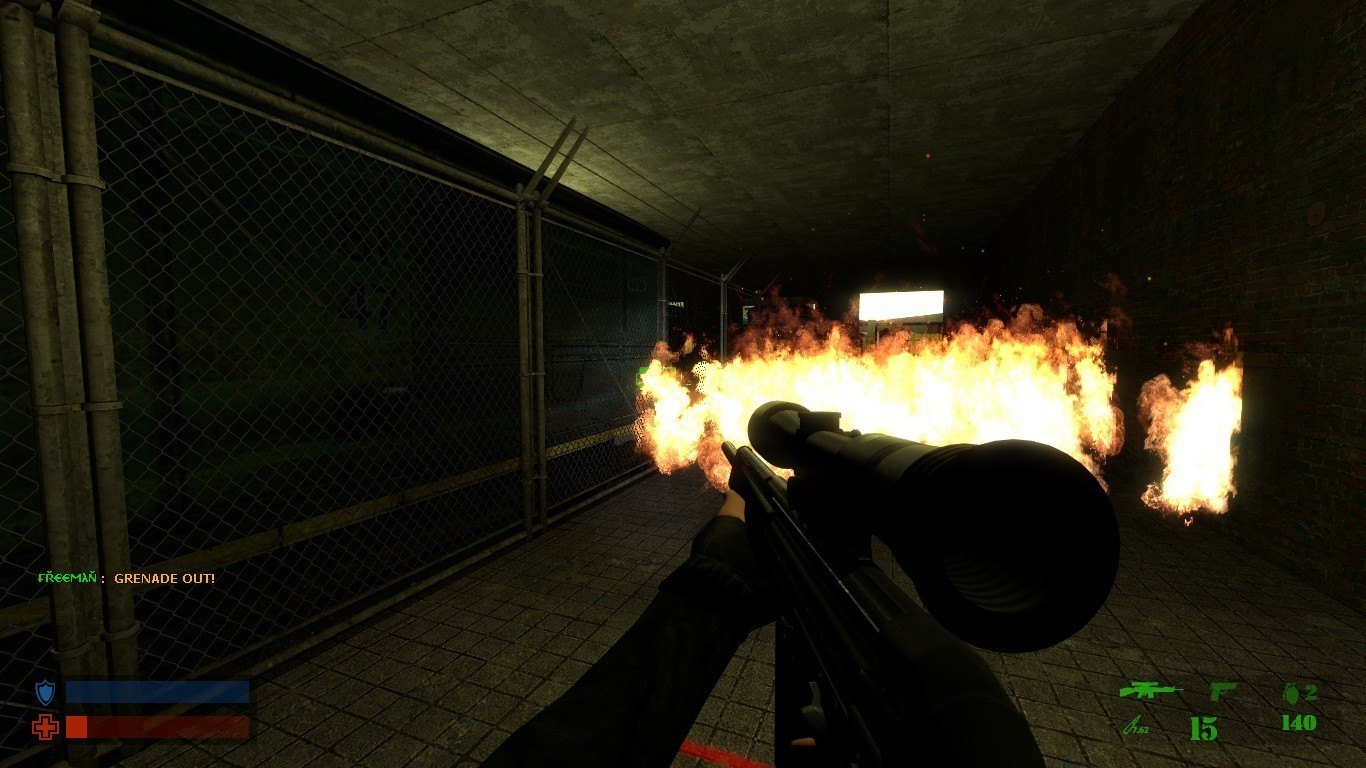Select the green rifle weapon icon
1366x768 pixels.
(1150, 691)
